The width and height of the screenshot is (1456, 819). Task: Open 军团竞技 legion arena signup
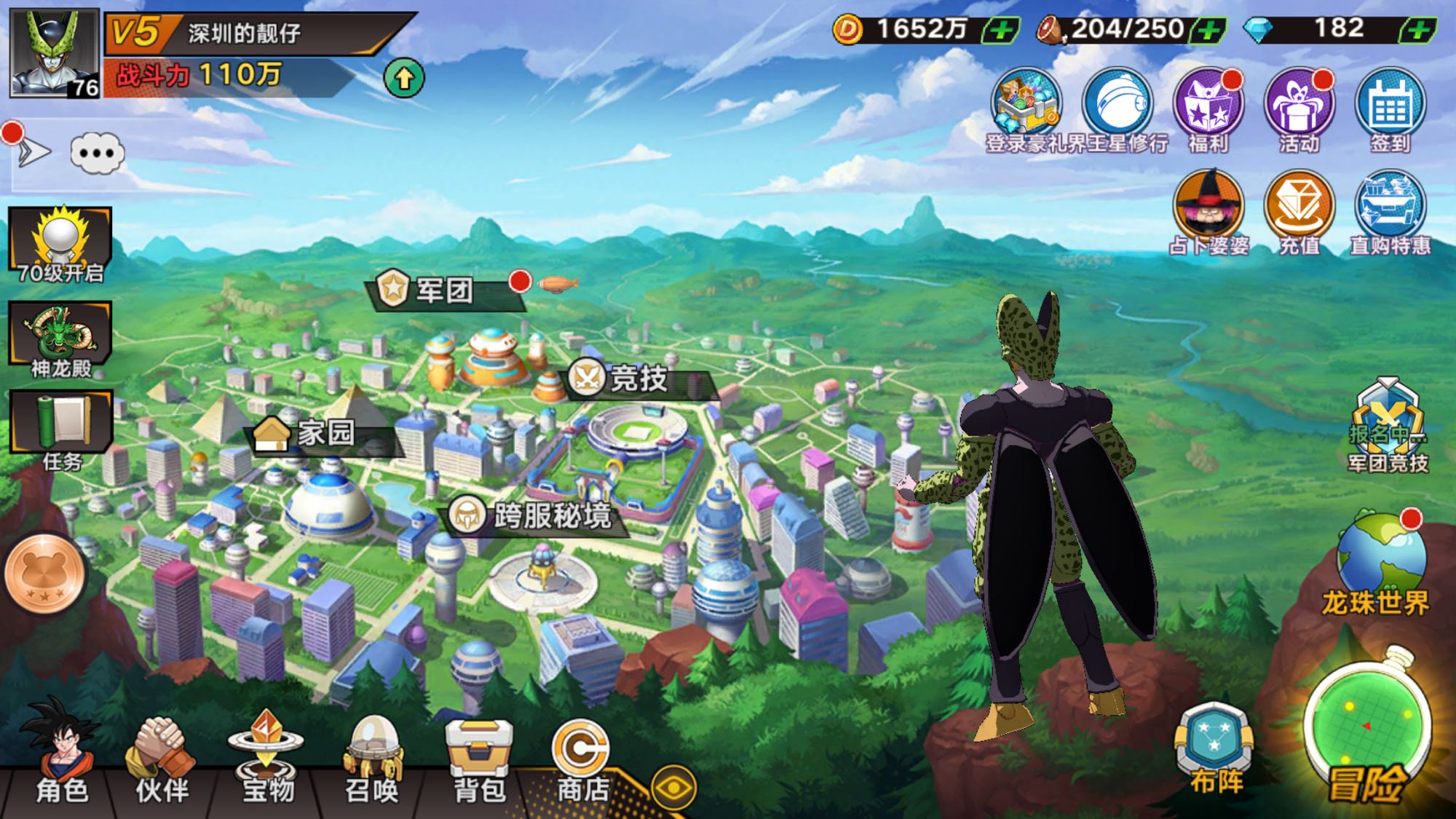[x=1388, y=426]
